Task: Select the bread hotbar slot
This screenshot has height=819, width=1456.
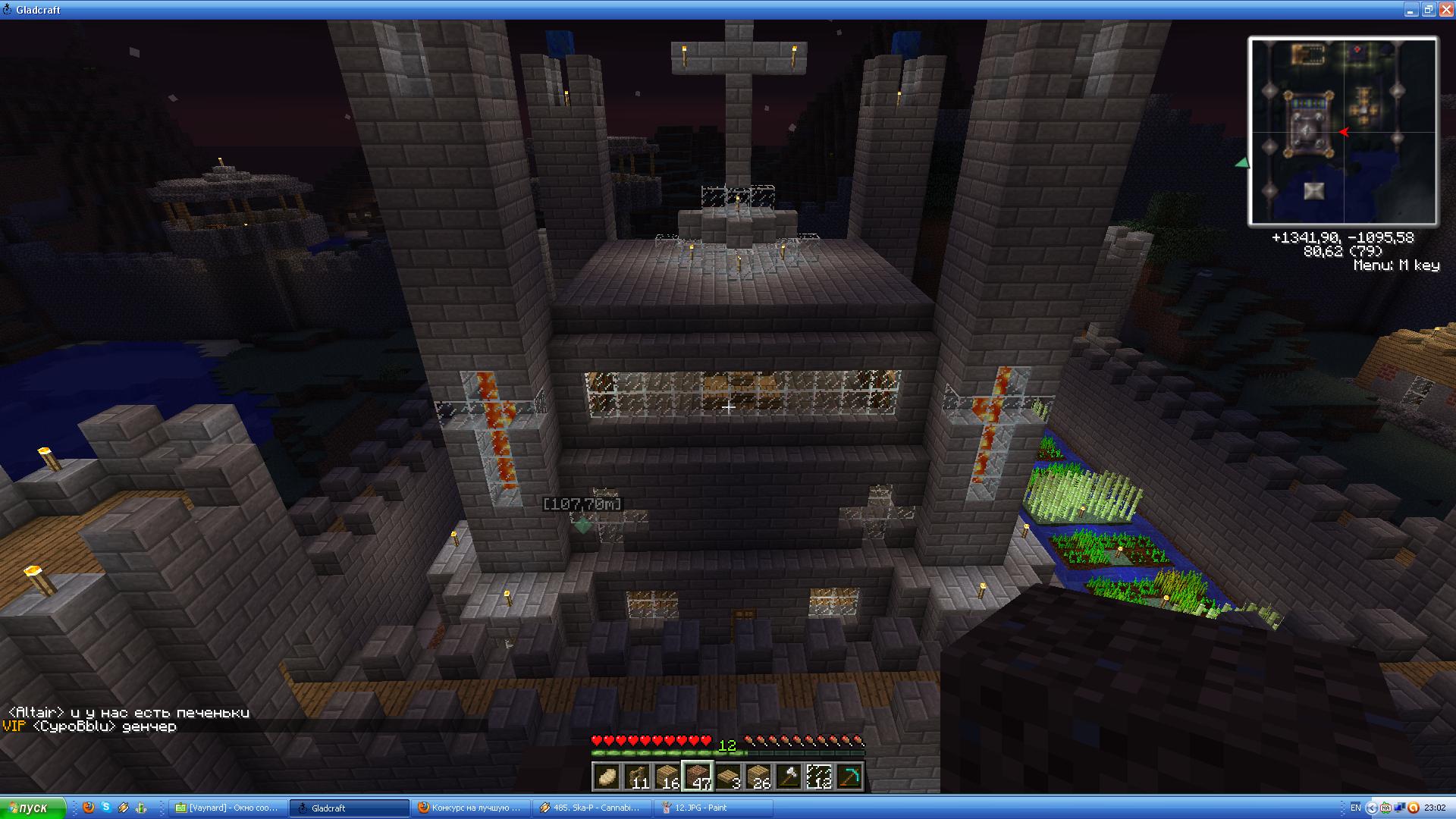Action: (607, 777)
